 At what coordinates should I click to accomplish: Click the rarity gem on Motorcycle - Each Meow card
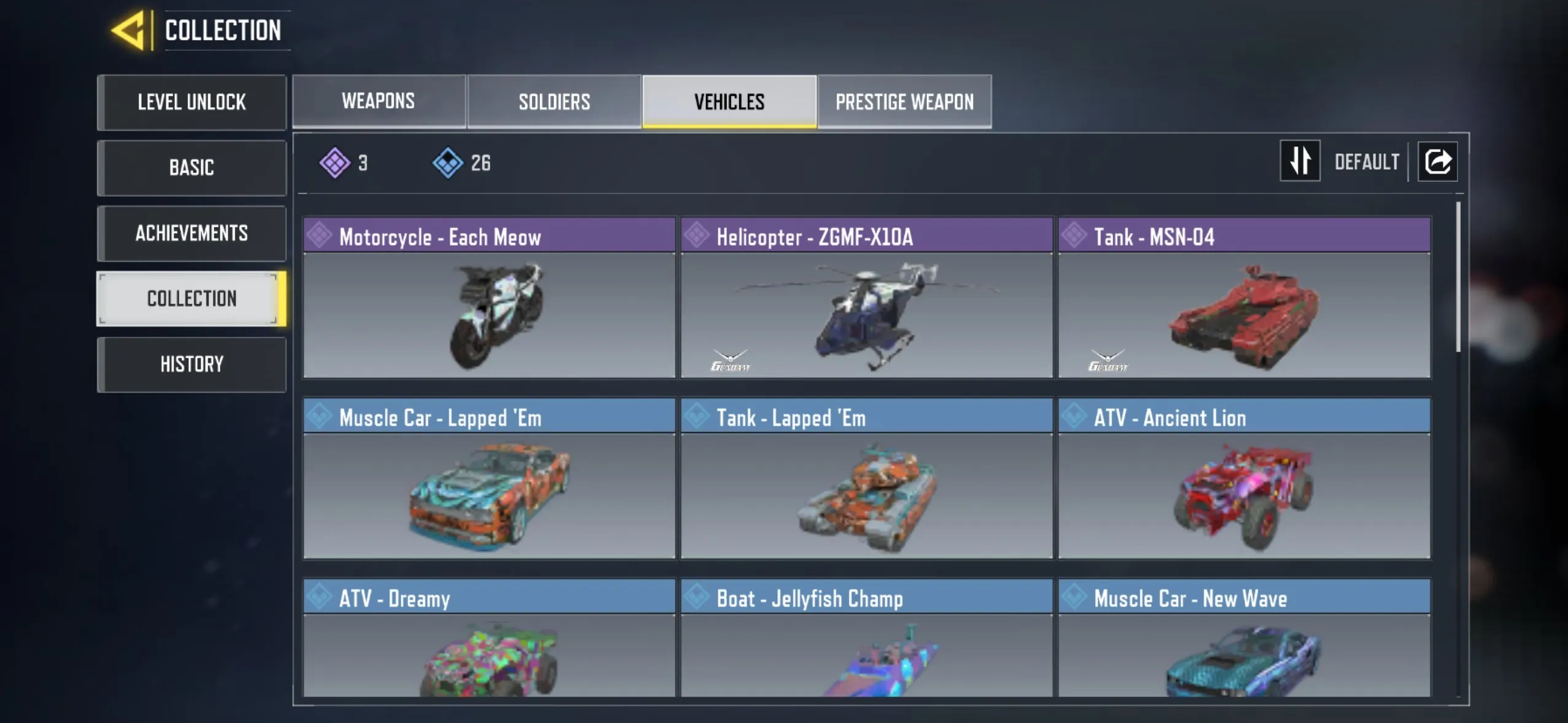tap(319, 236)
